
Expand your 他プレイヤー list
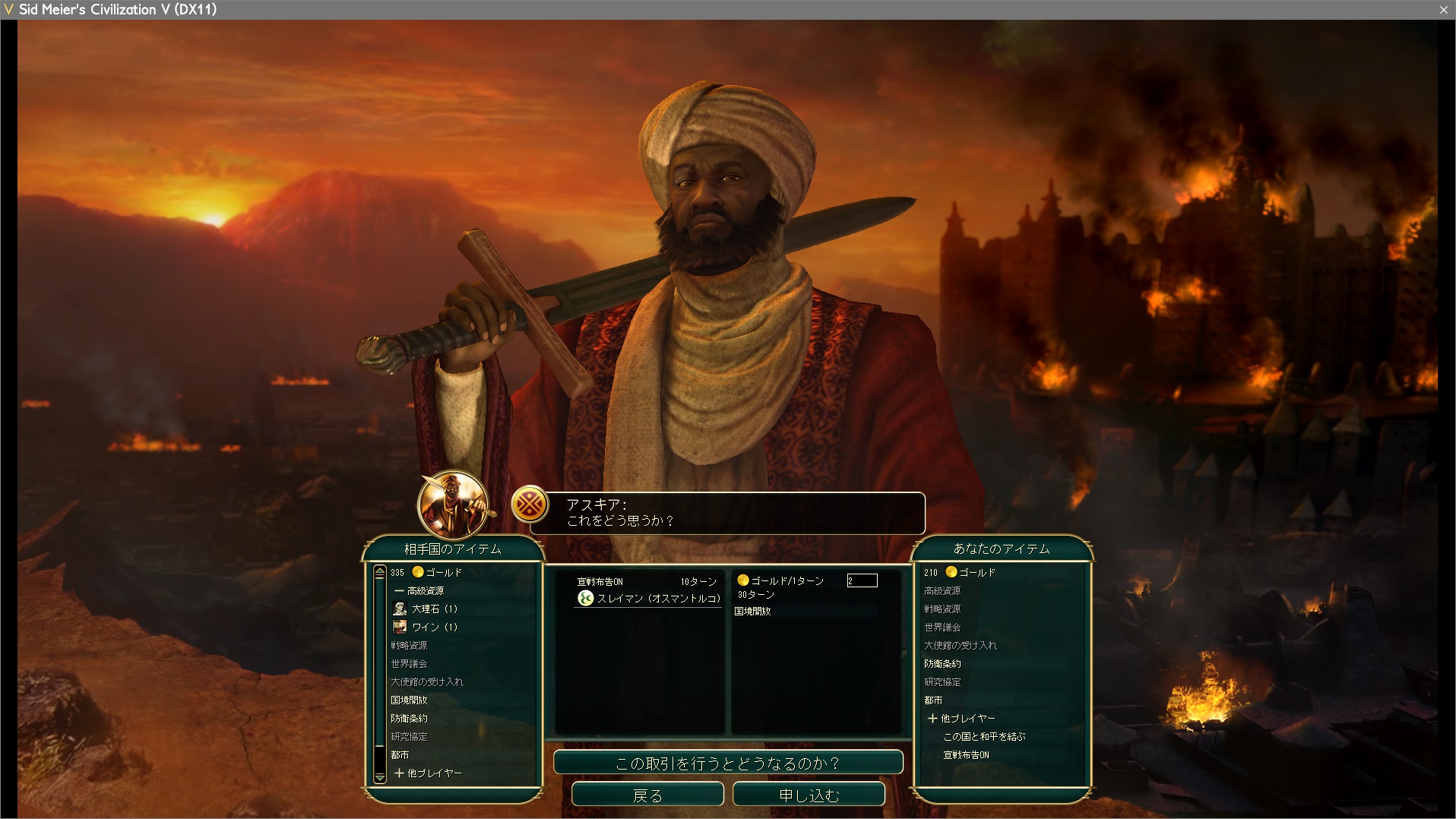click(x=961, y=718)
